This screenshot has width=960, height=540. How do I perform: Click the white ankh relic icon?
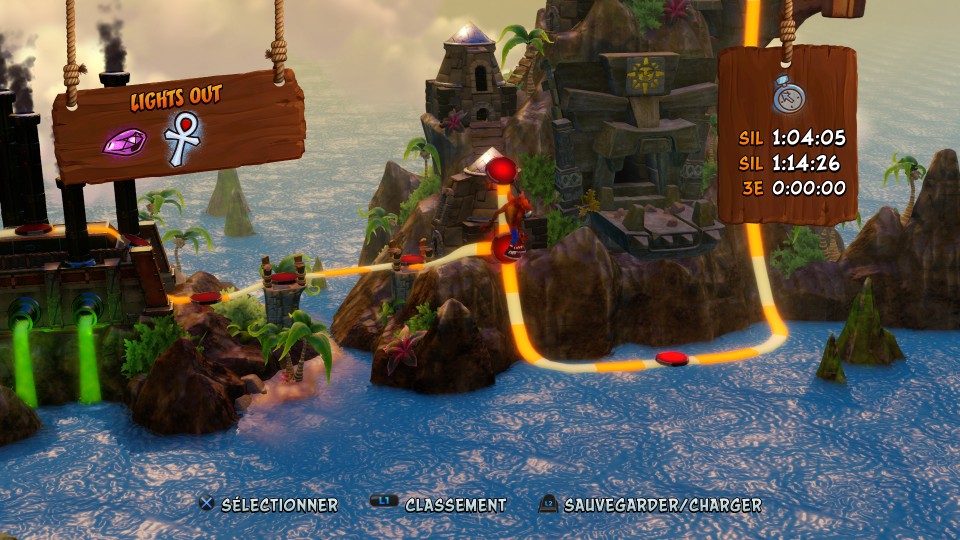pyautogui.click(x=182, y=139)
